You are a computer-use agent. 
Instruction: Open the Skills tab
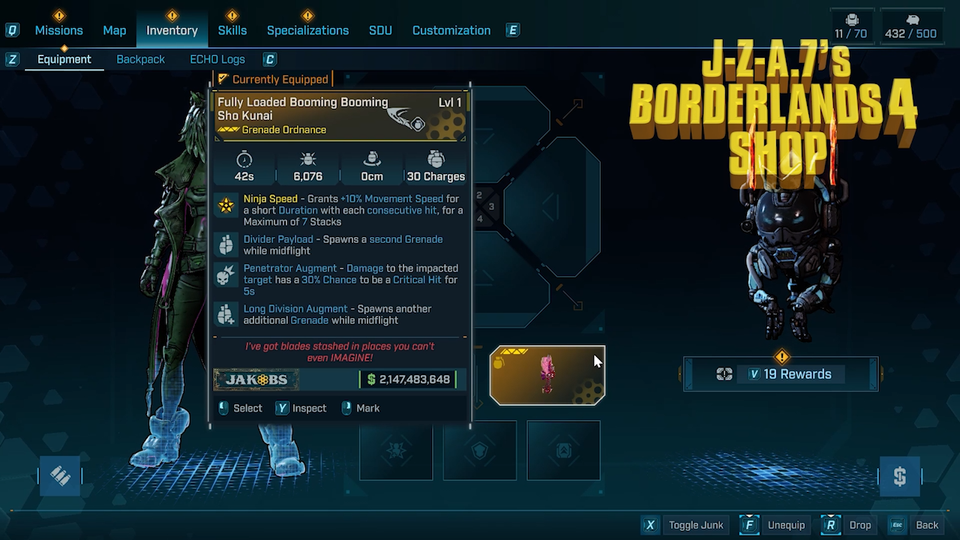pos(232,30)
